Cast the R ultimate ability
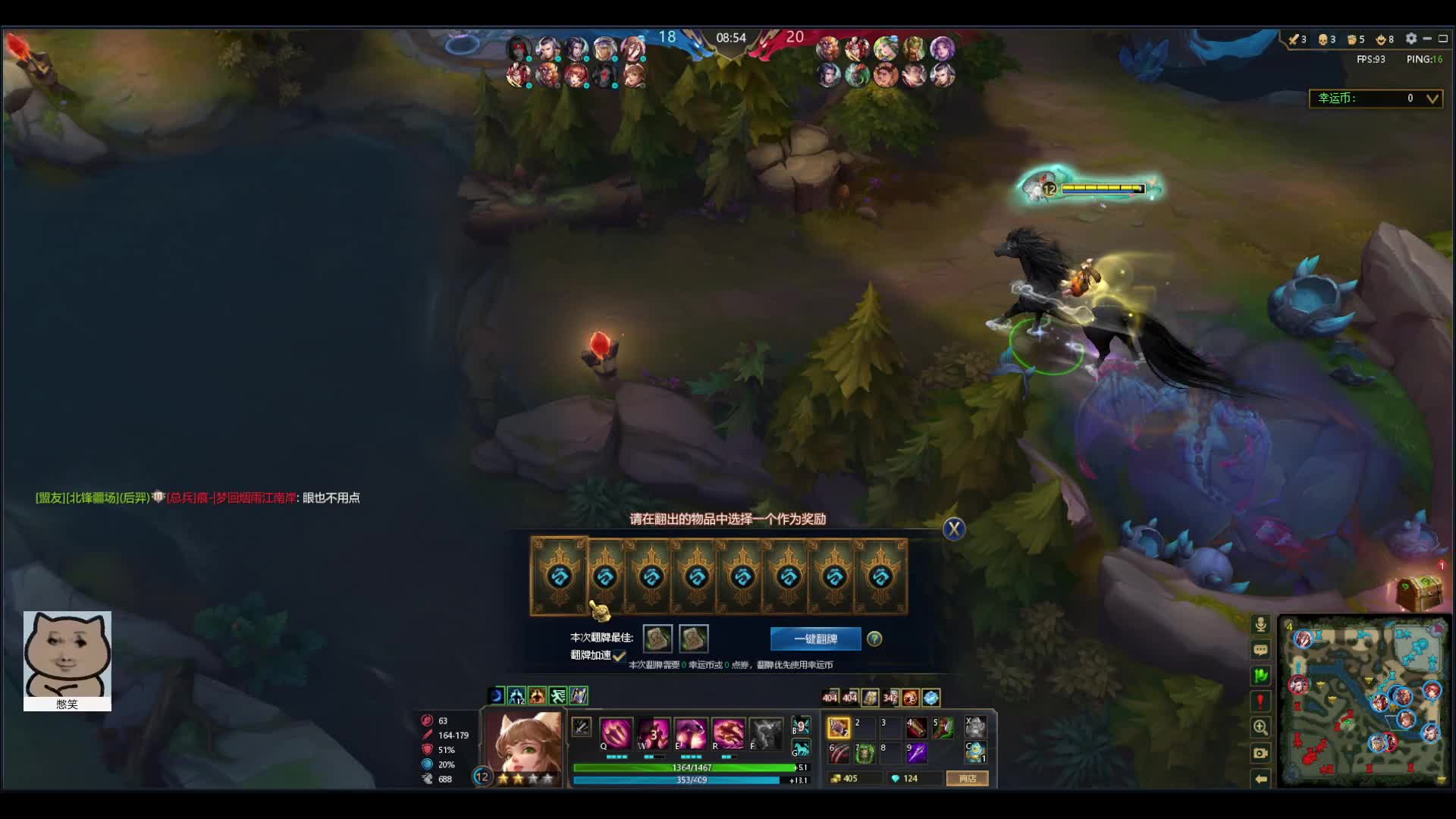1456x819 pixels. 727,733
